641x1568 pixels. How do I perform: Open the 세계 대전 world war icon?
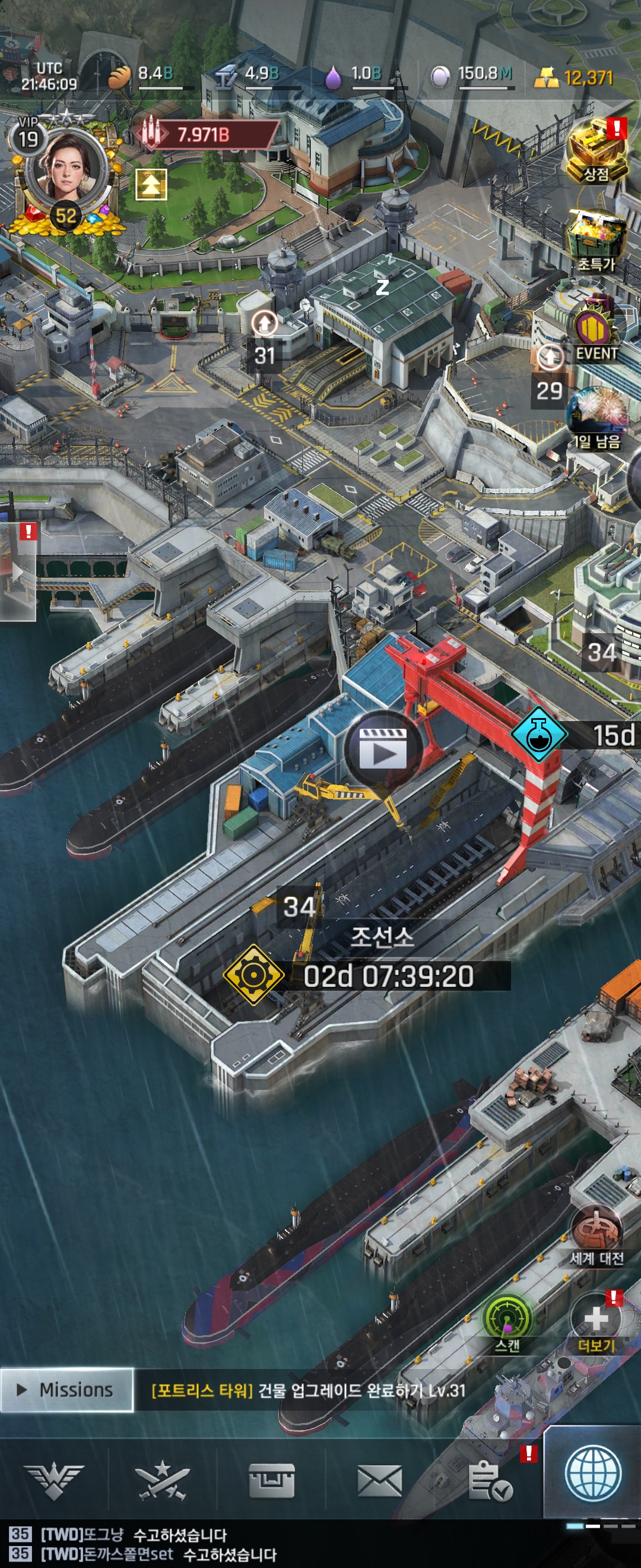point(596,1232)
